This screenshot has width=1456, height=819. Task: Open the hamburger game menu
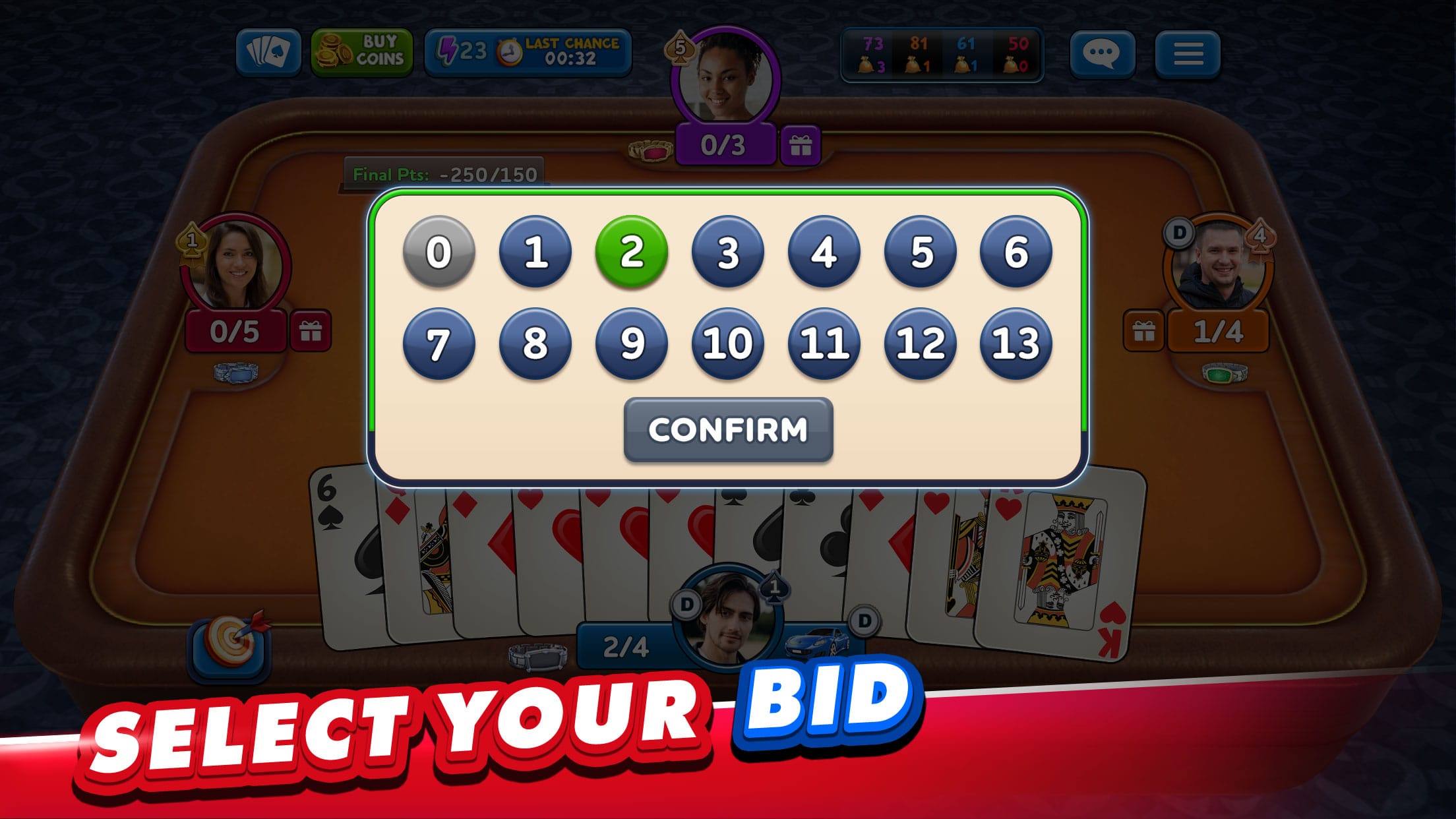1189,55
